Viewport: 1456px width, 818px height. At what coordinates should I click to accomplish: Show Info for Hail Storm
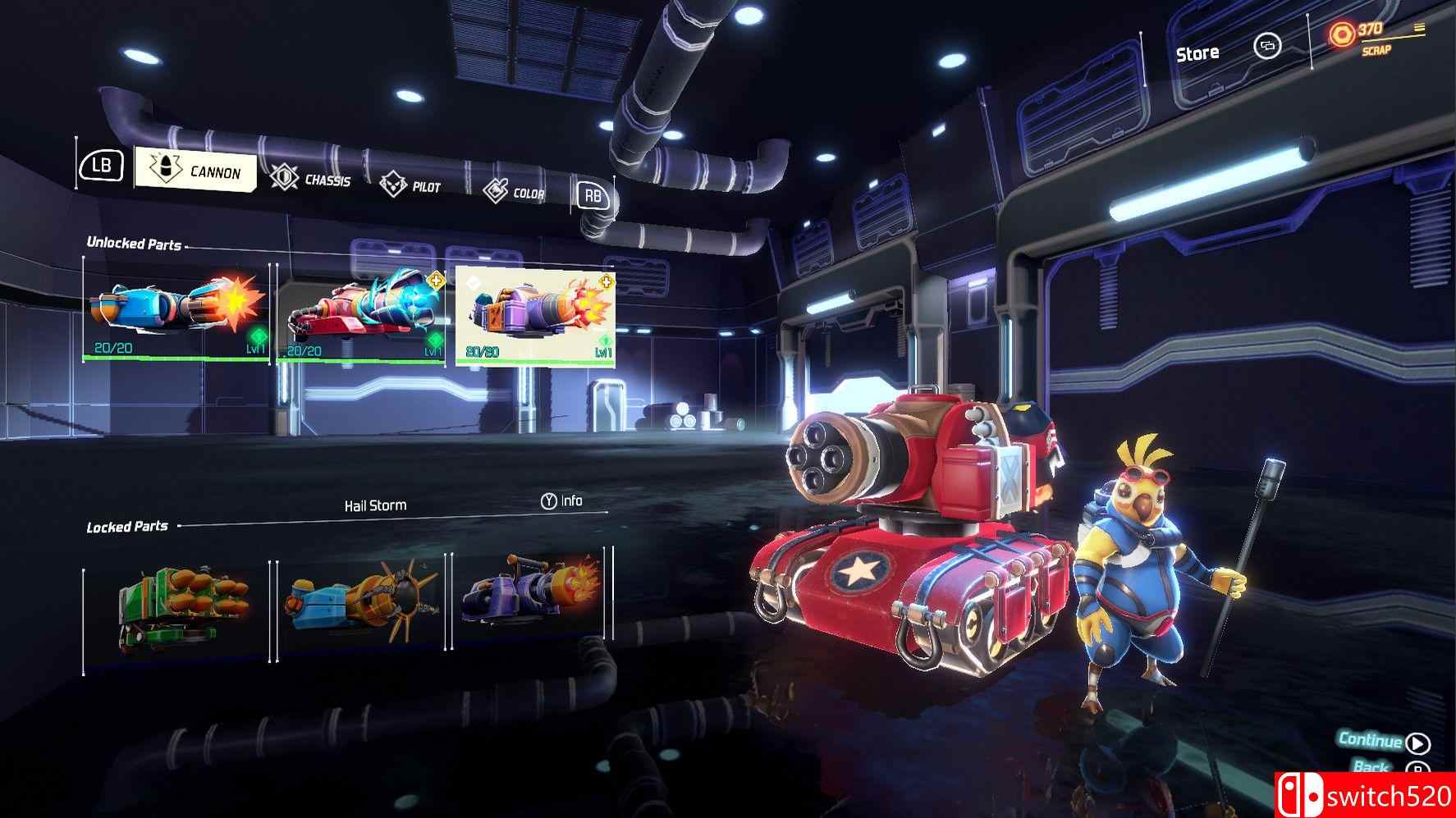[x=562, y=500]
